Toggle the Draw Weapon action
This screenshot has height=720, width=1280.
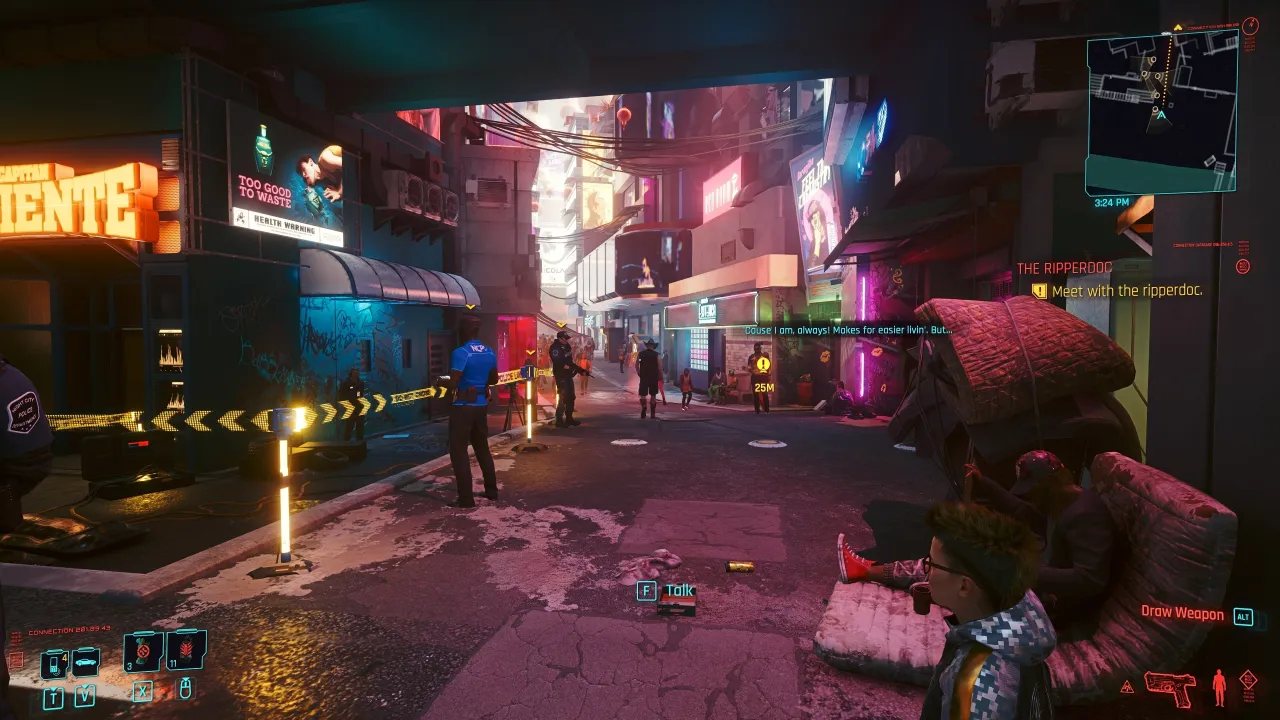(x=1184, y=614)
